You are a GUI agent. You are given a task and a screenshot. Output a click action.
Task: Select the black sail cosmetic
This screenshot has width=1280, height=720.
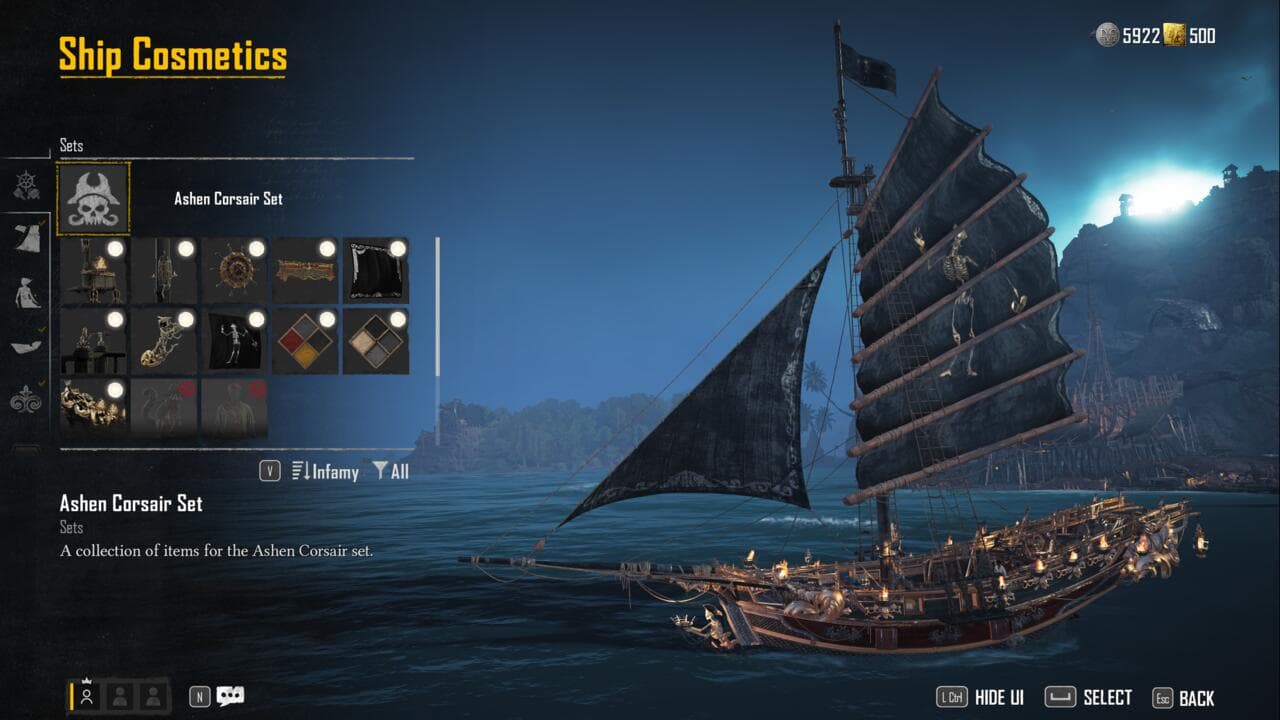click(x=376, y=270)
